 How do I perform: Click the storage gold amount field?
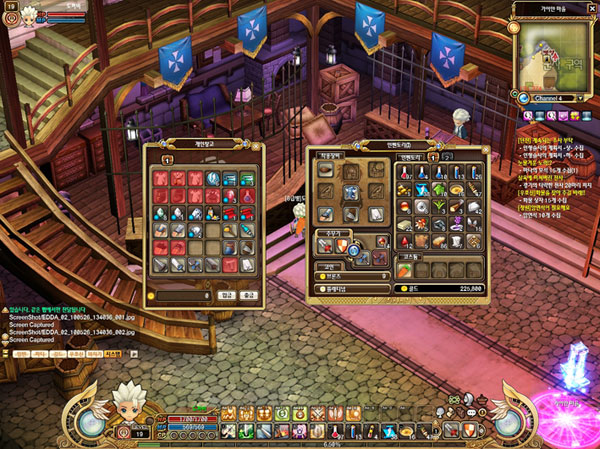coord(183,296)
